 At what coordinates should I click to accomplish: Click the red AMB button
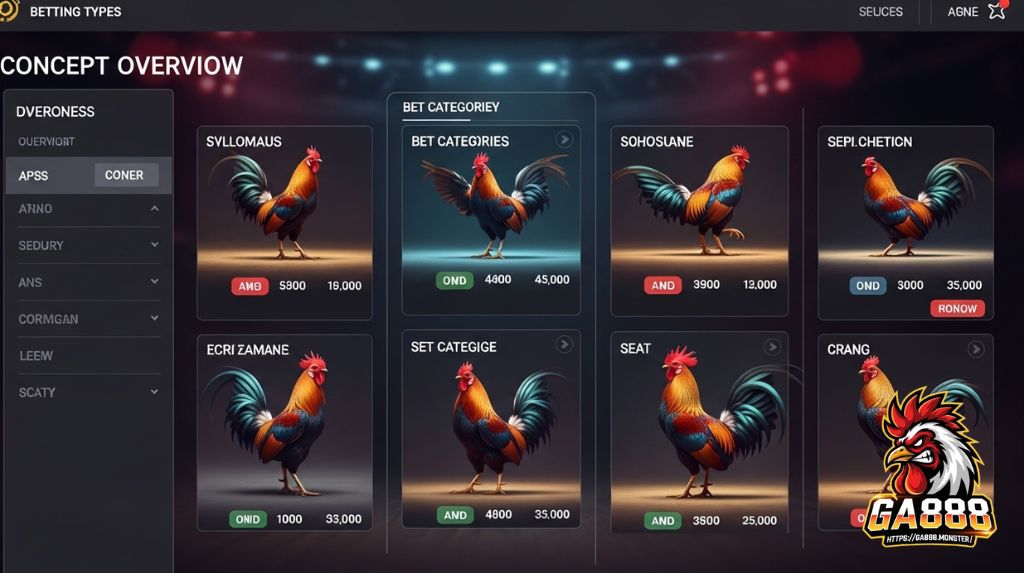pyautogui.click(x=250, y=286)
